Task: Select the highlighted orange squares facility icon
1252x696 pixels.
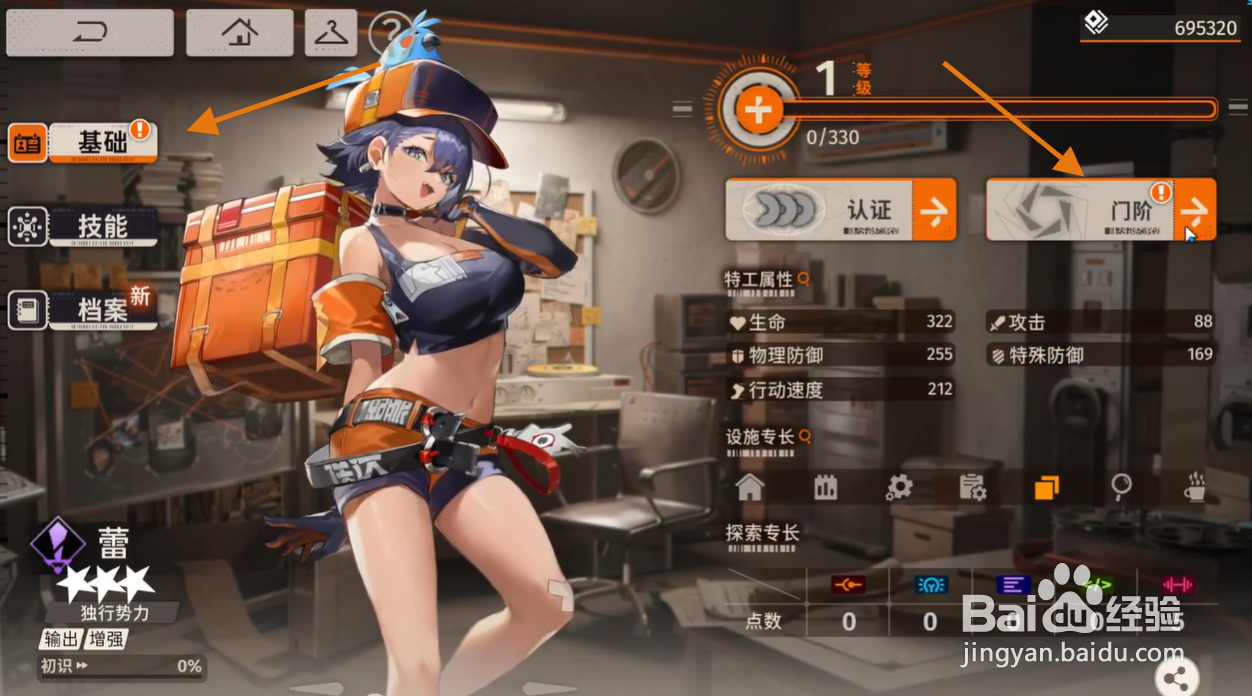Action: tap(1046, 488)
